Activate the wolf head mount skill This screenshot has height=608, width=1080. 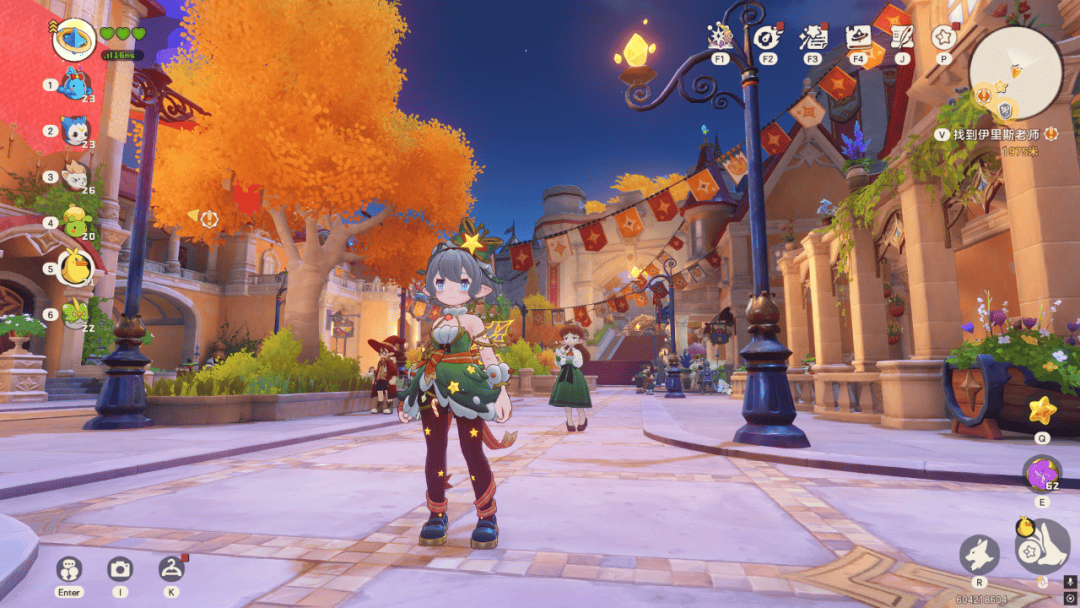979,555
